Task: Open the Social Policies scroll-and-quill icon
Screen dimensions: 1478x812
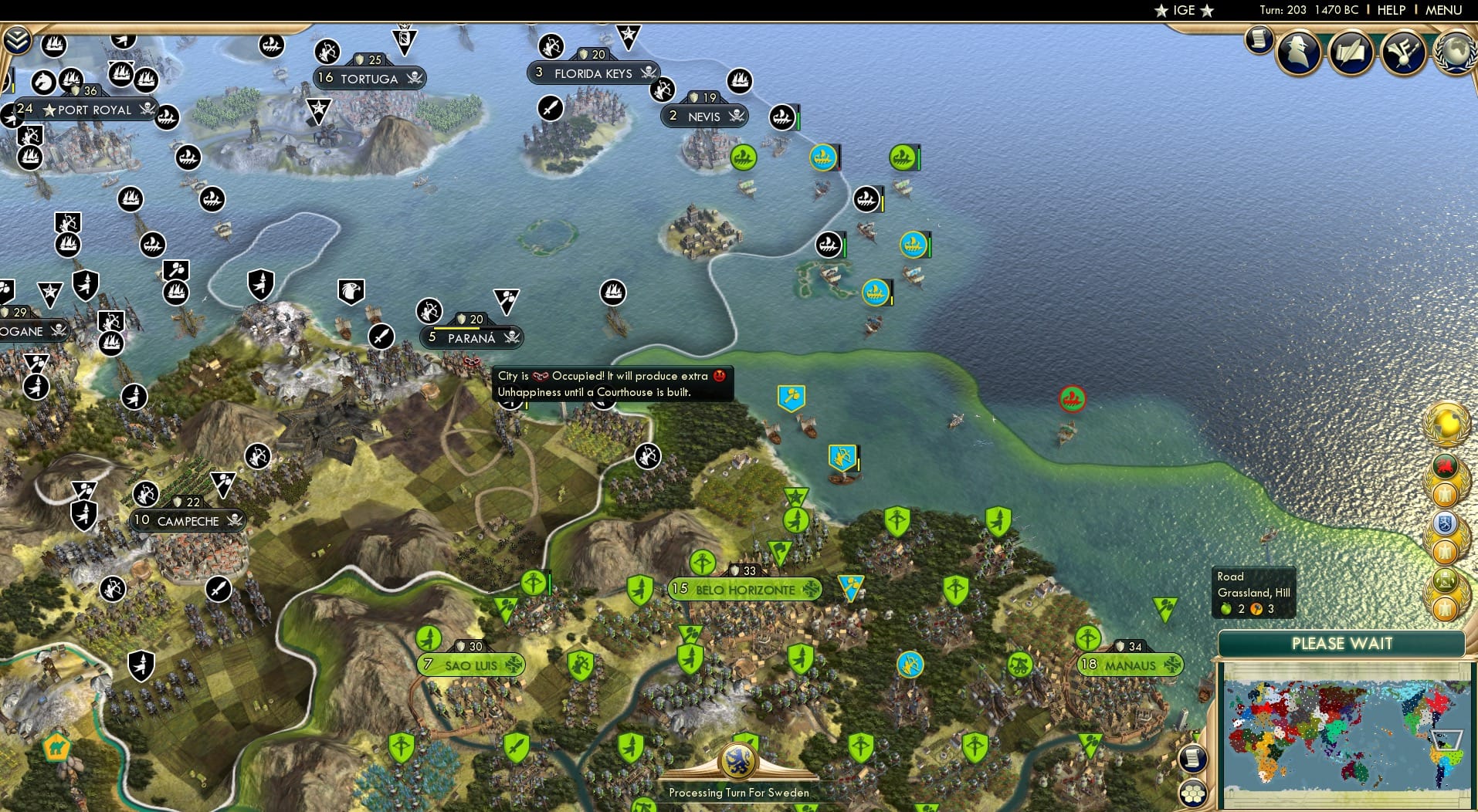Action: (1350, 51)
